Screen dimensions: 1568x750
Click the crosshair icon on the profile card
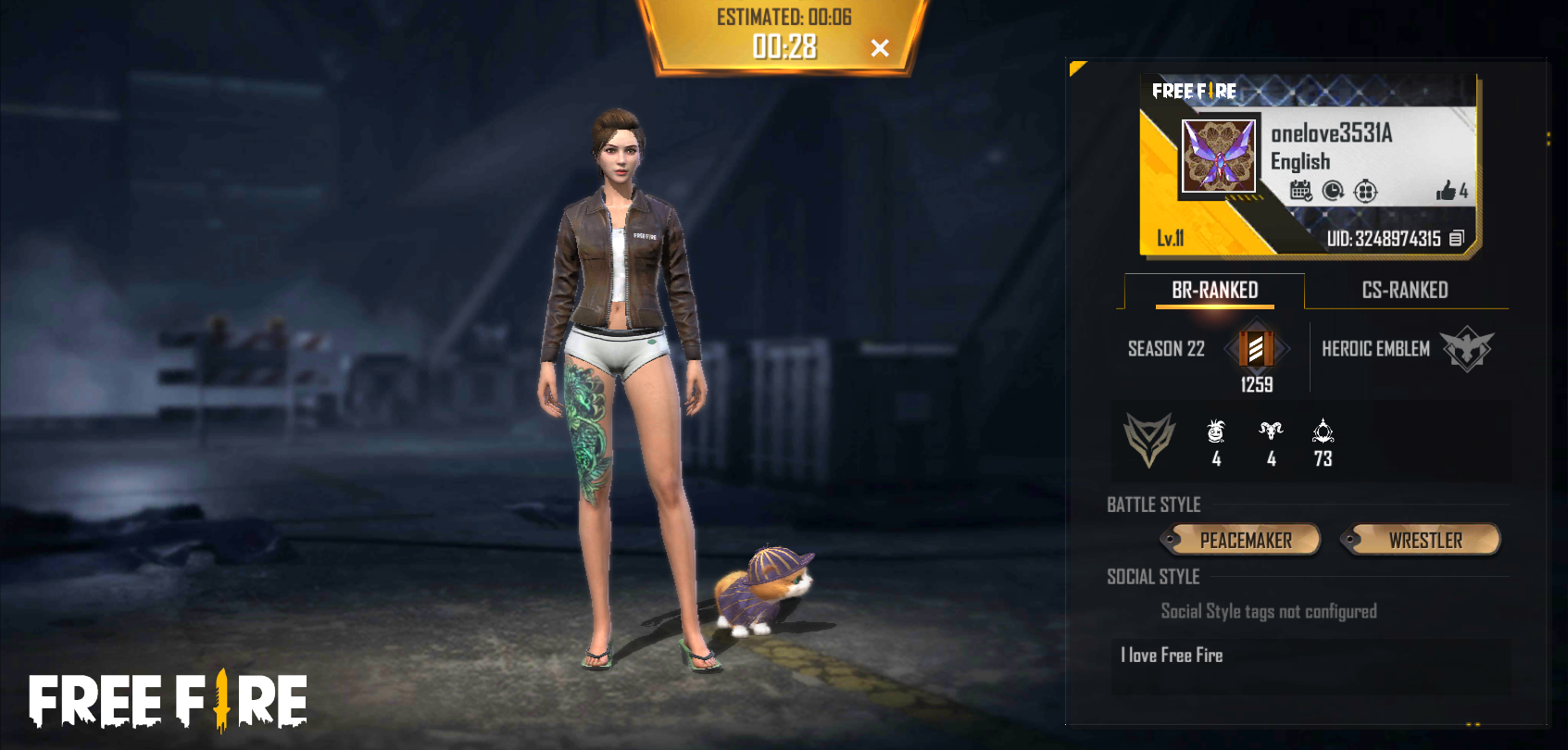pyautogui.click(x=1365, y=191)
